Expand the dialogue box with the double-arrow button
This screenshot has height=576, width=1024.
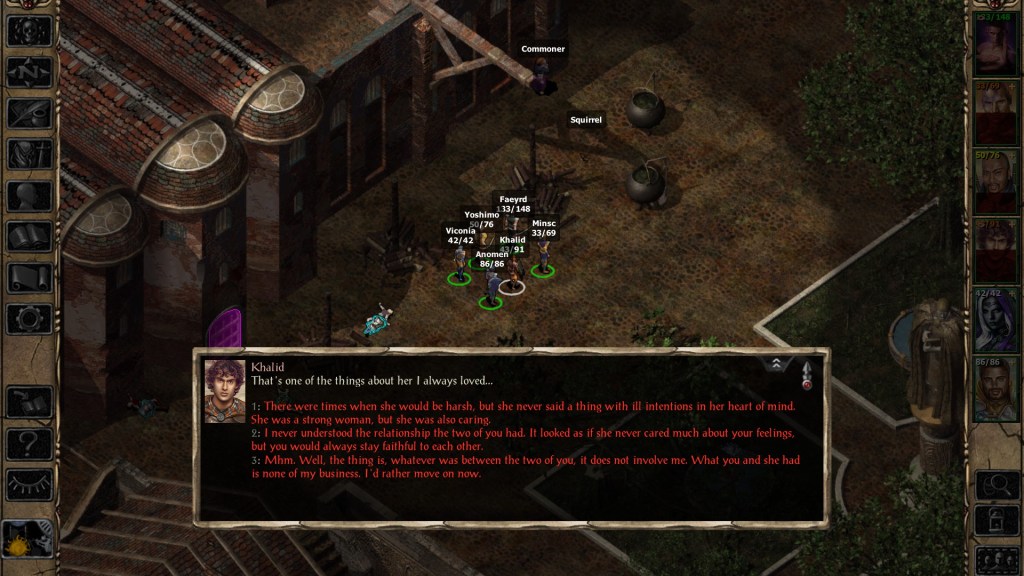(x=777, y=364)
